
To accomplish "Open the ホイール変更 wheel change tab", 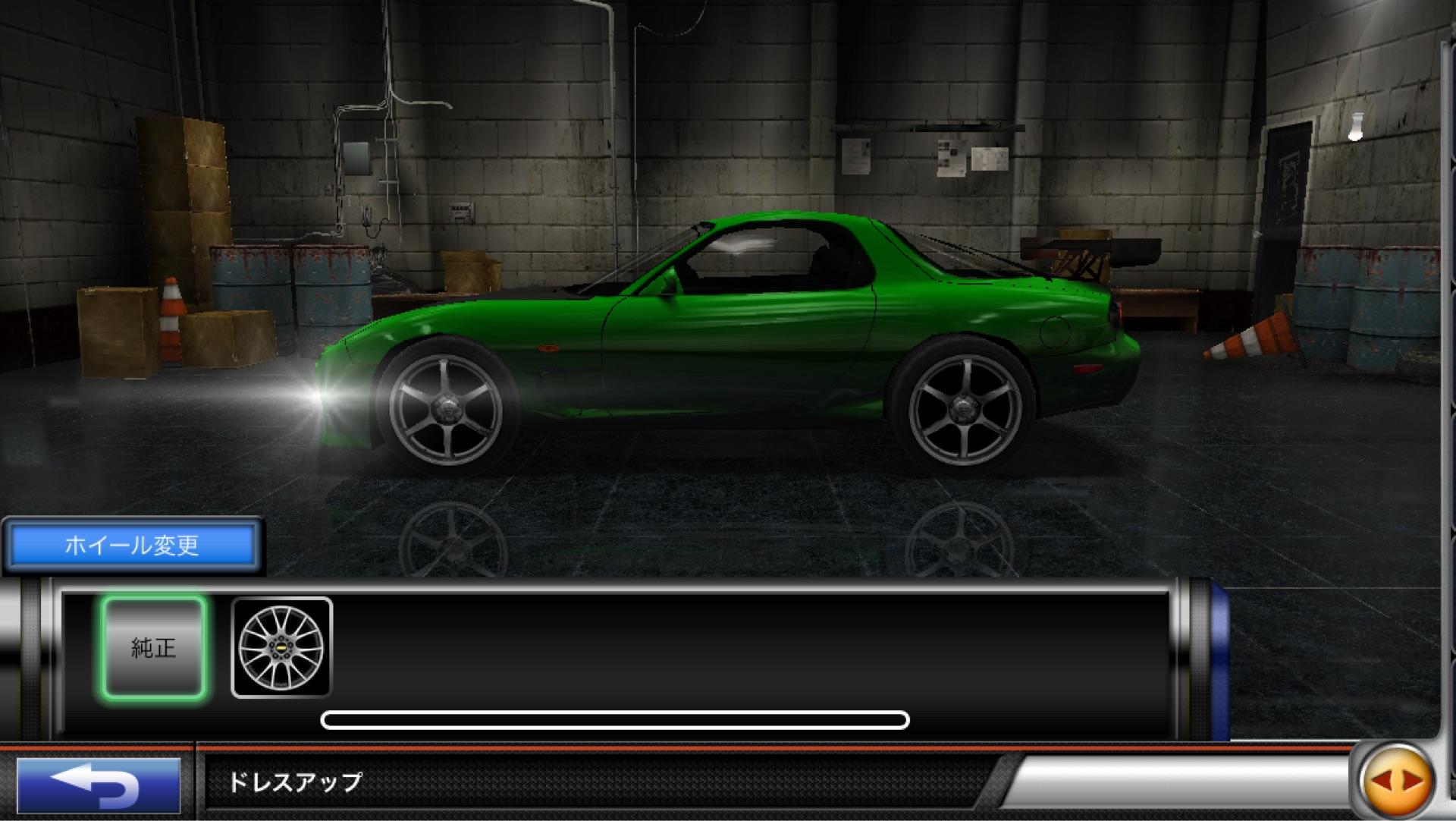I will (132, 545).
